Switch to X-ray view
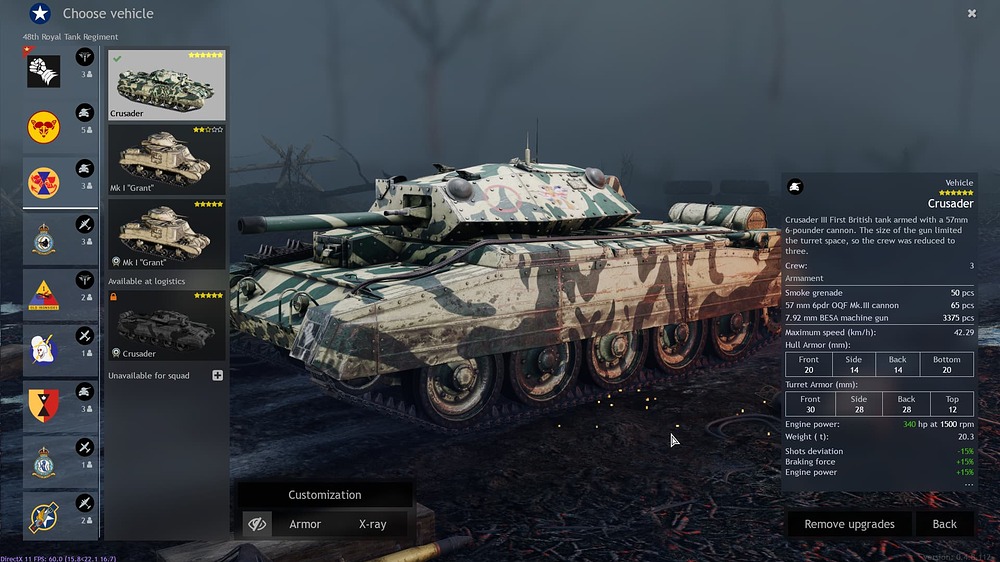 pyautogui.click(x=372, y=524)
